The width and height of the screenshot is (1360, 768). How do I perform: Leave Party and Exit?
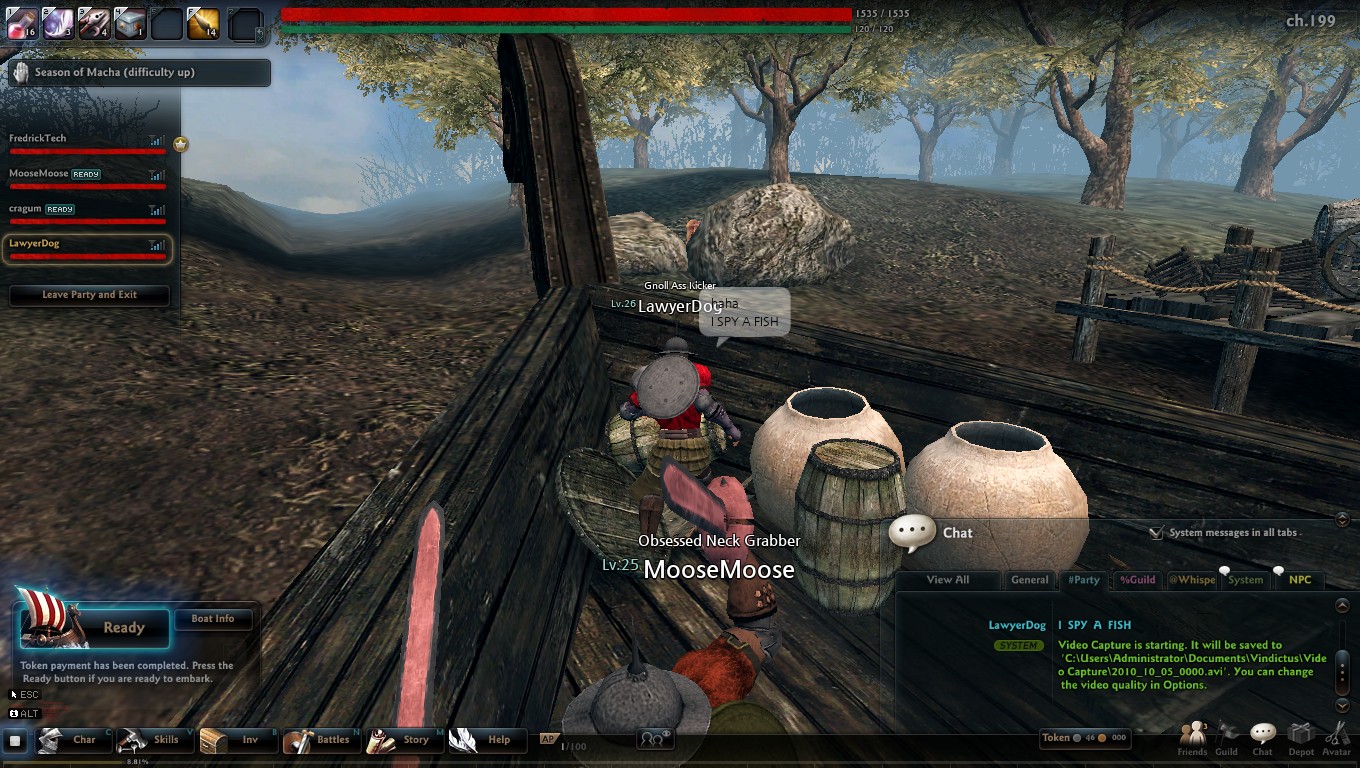pyautogui.click(x=89, y=295)
